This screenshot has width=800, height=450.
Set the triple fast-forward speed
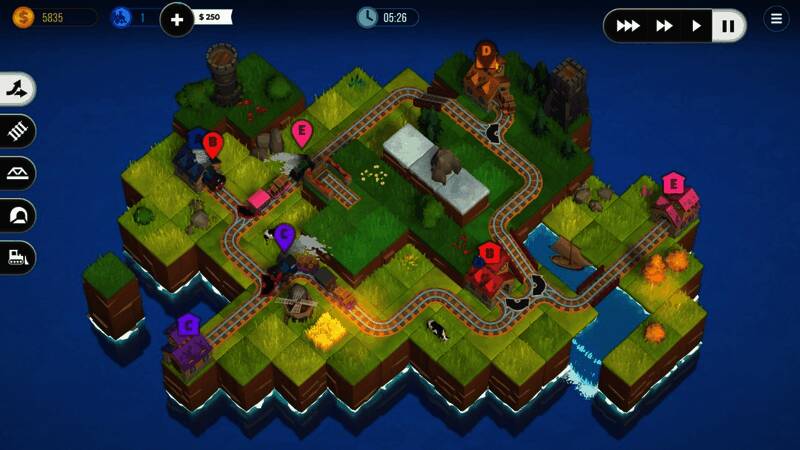(x=627, y=26)
